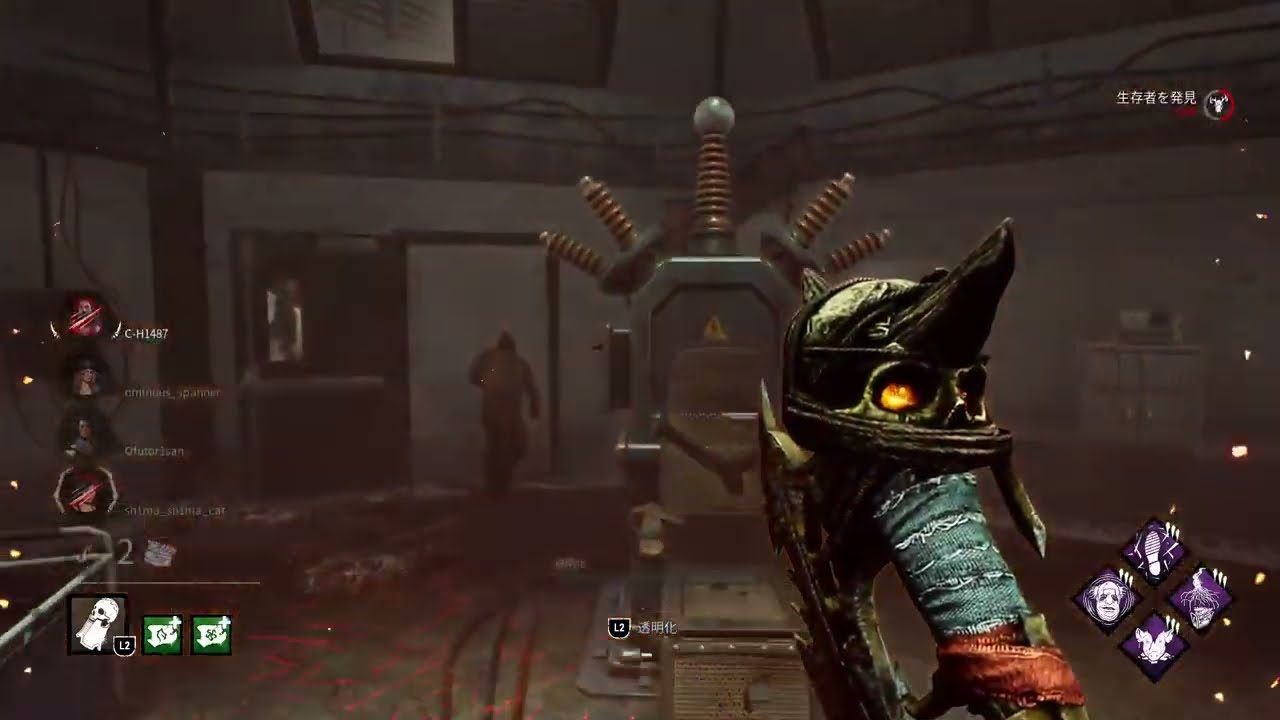Click the pig head perk icon
Viewport: 1280px width, 720px height.
(x=1154, y=645)
